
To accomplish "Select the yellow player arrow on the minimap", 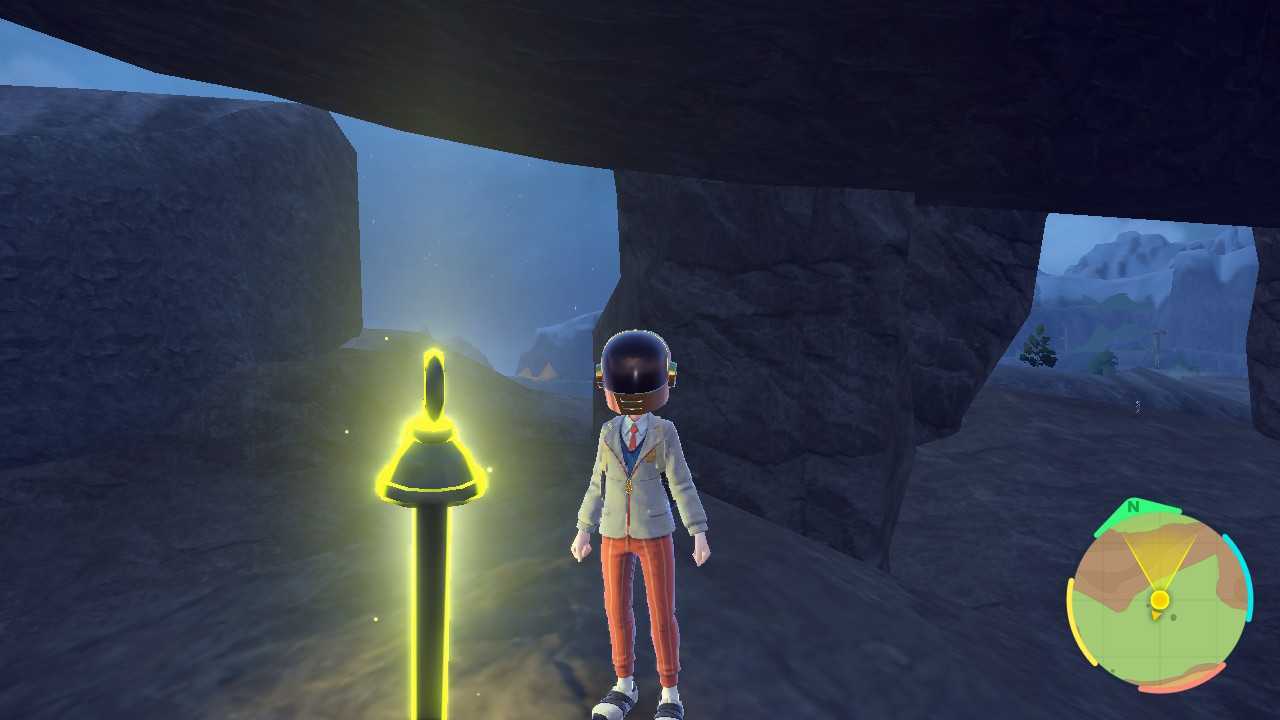I will (1156, 615).
